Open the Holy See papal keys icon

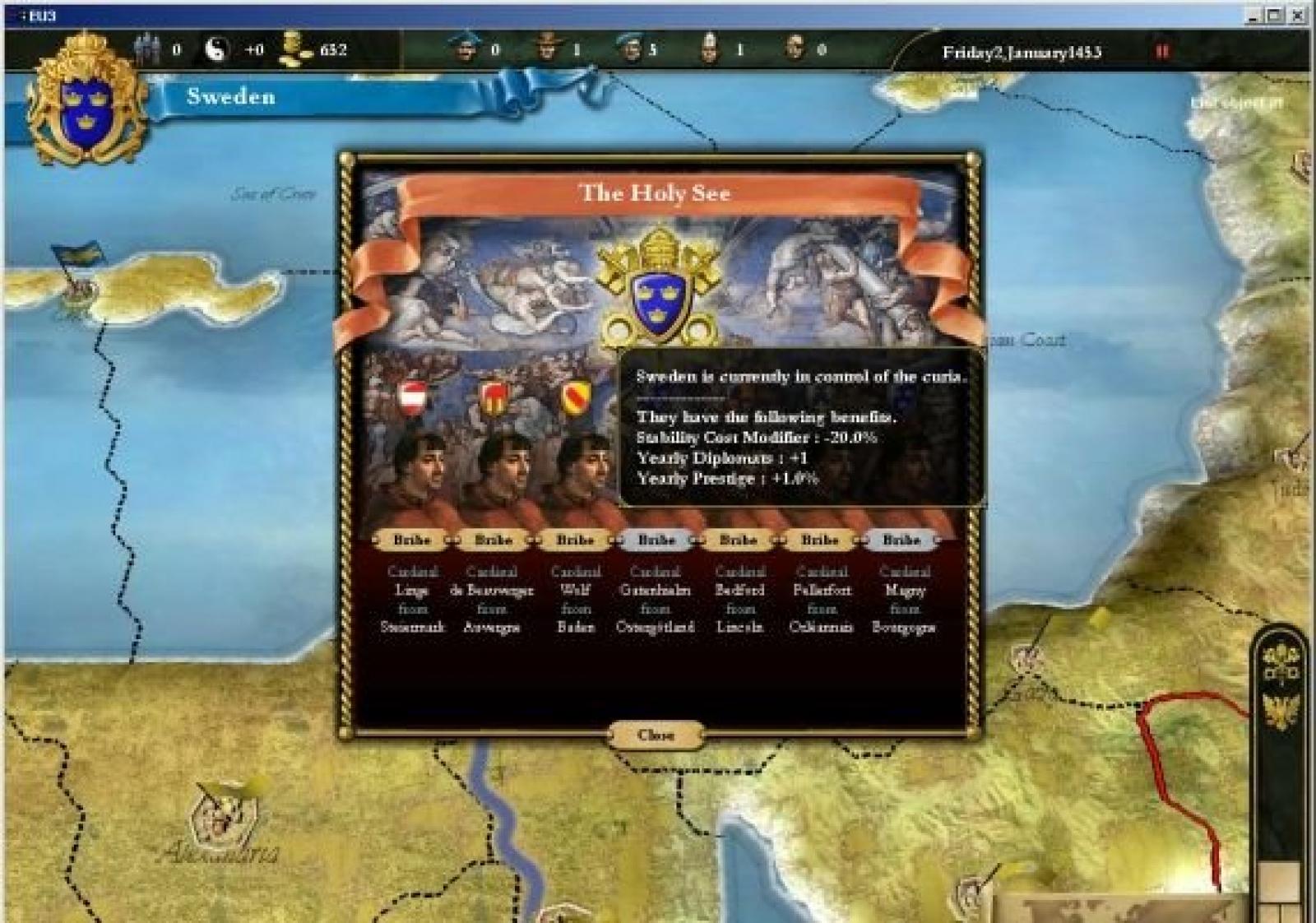(x=1280, y=666)
